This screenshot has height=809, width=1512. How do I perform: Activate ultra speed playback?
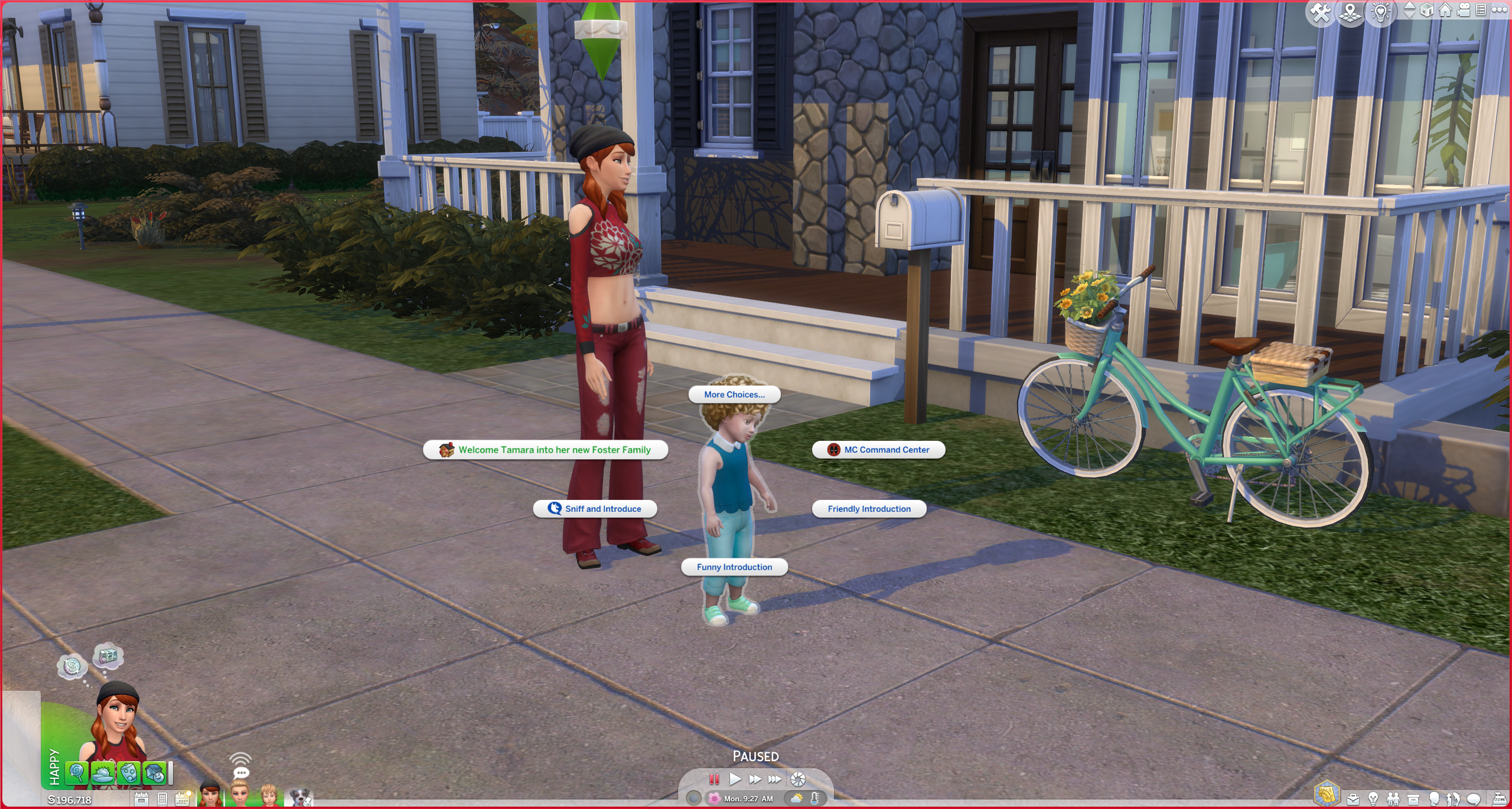pyautogui.click(x=774, y=780)
